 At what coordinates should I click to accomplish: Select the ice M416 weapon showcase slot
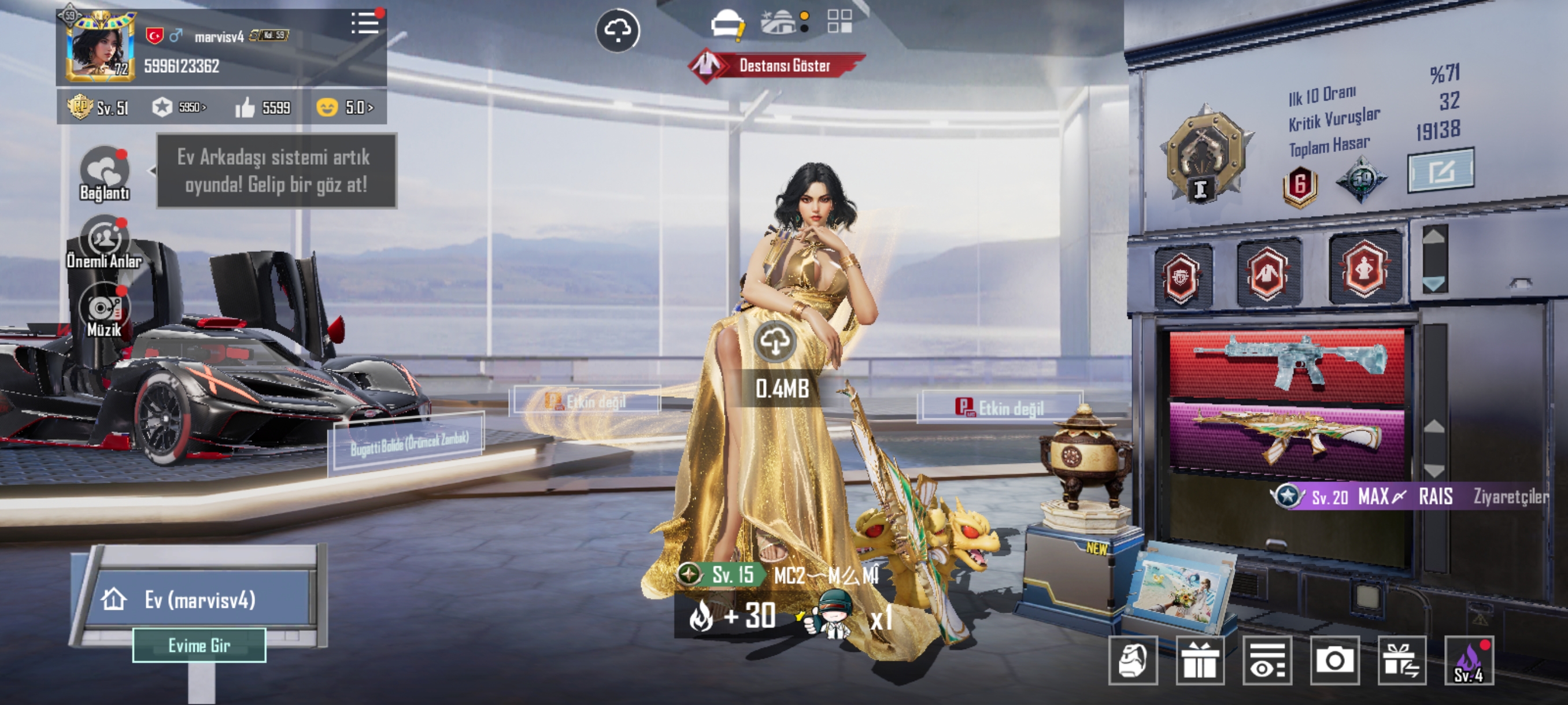coord(1287,365)
